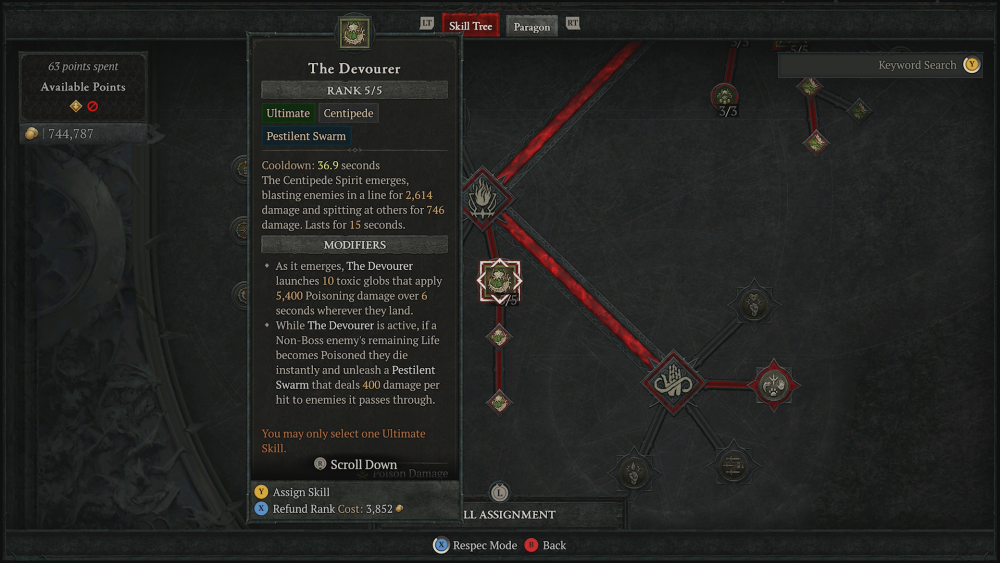This screenshot has height=563, width=1000.
Task: Click the Ultimate tag in tooltip
Action: [288, 114]
